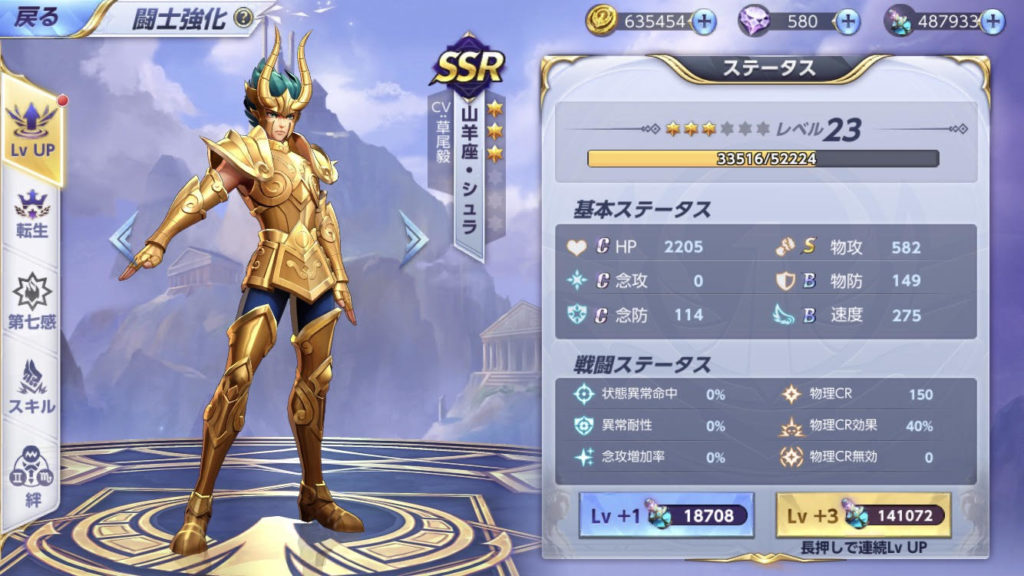1024x576 pixels.
Task: Open the 闘士強化 help question mark
Action: [x=242, y=17]
